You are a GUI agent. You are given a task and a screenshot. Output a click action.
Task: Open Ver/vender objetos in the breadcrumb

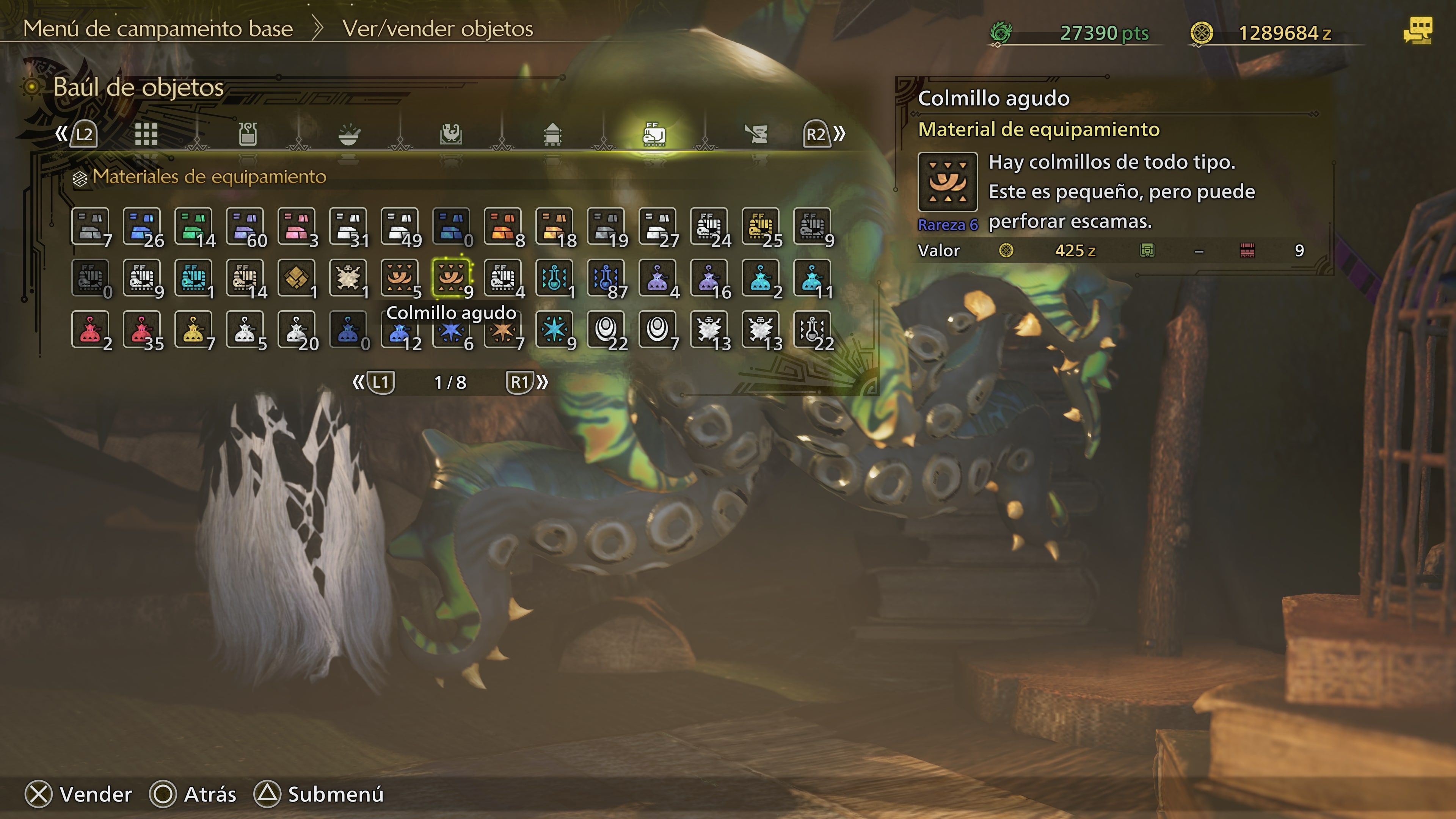[x=435, y=30]
